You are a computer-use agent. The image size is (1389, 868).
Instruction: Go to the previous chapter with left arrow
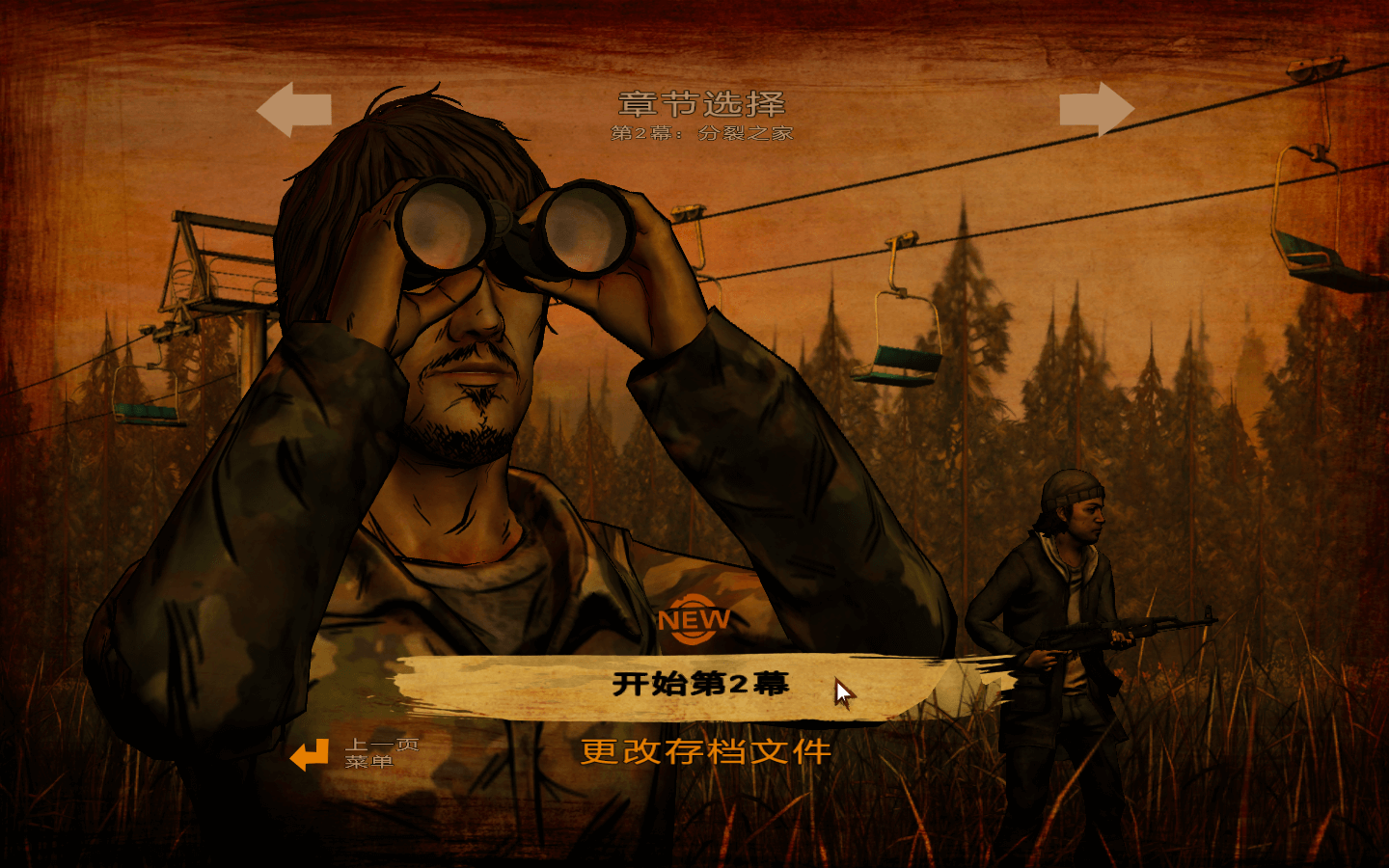coord(294,109)
